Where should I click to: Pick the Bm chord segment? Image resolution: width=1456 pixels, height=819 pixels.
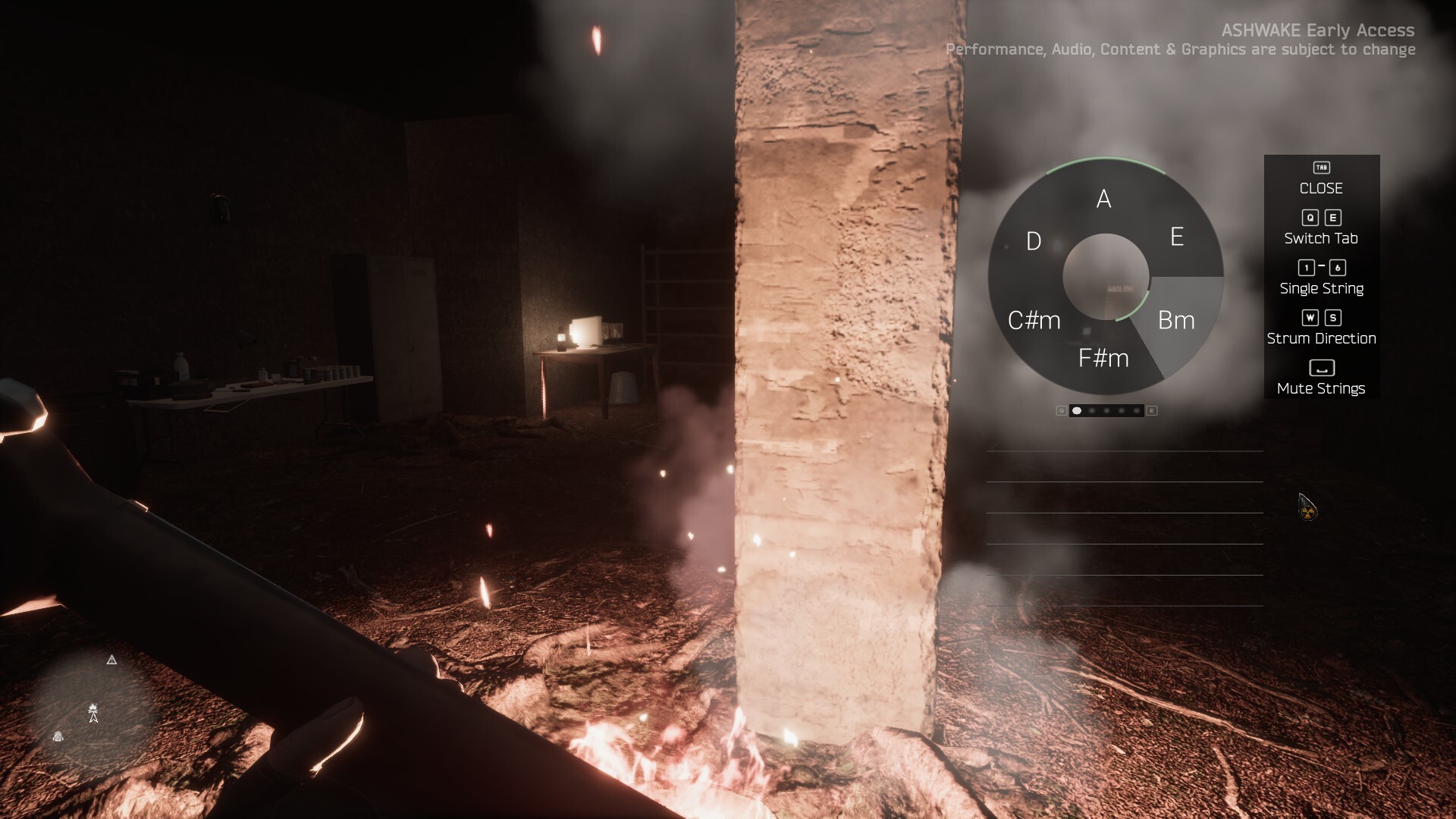tap(1176, 320)
